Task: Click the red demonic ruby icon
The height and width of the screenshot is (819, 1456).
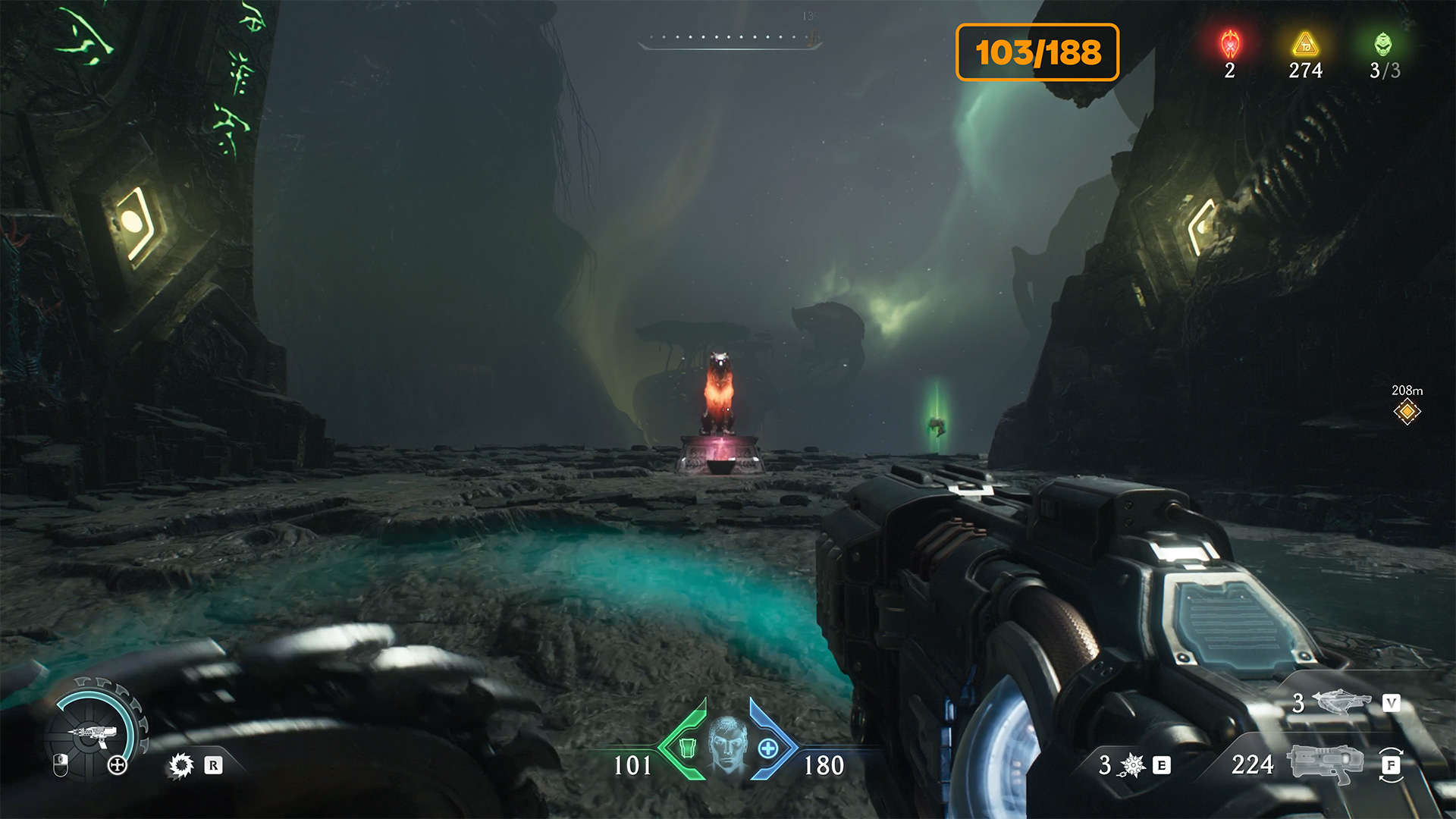Action: (x=1229, y=44)
